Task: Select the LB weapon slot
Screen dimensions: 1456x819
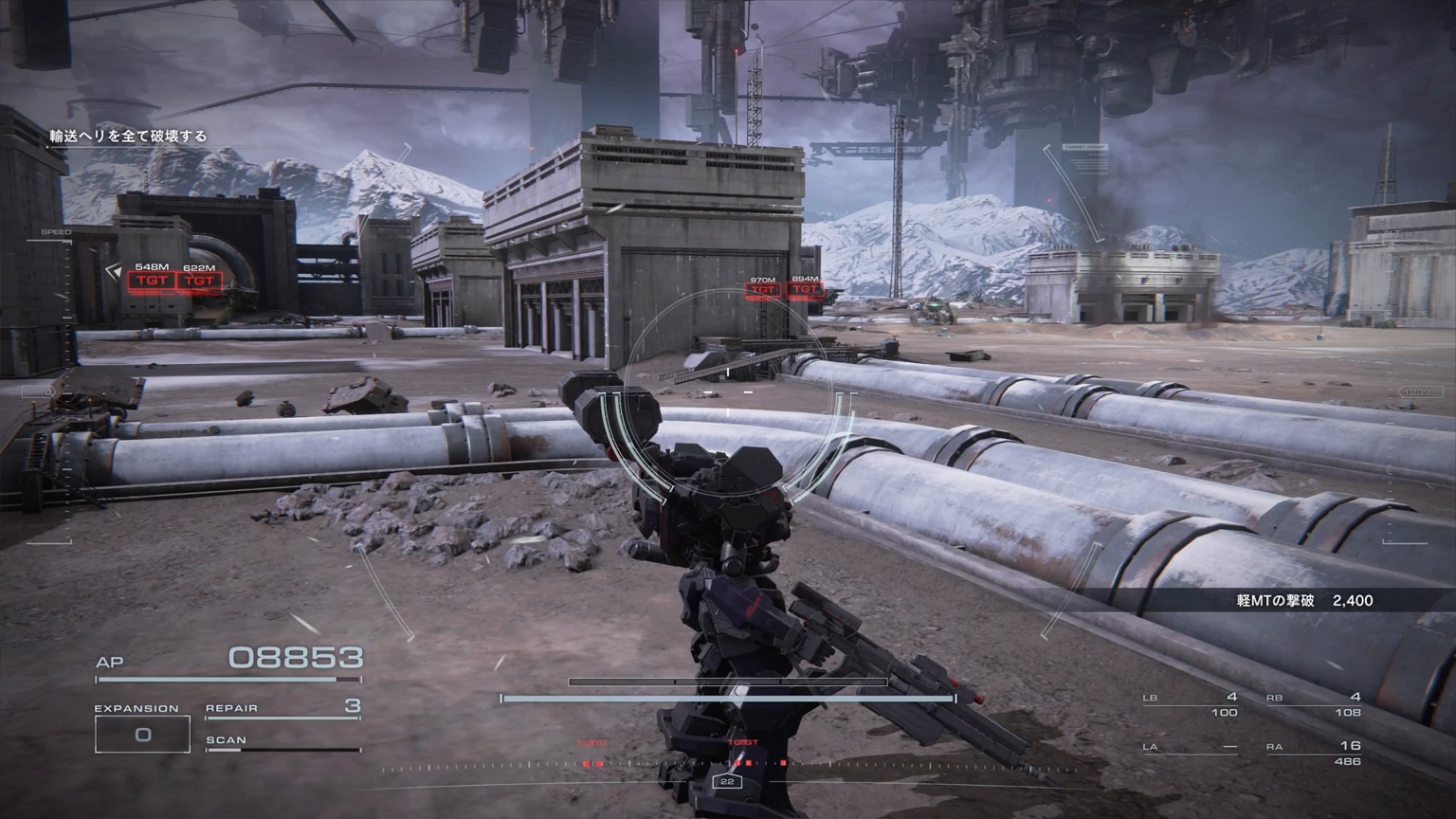Action: (x=1192, y=704)
